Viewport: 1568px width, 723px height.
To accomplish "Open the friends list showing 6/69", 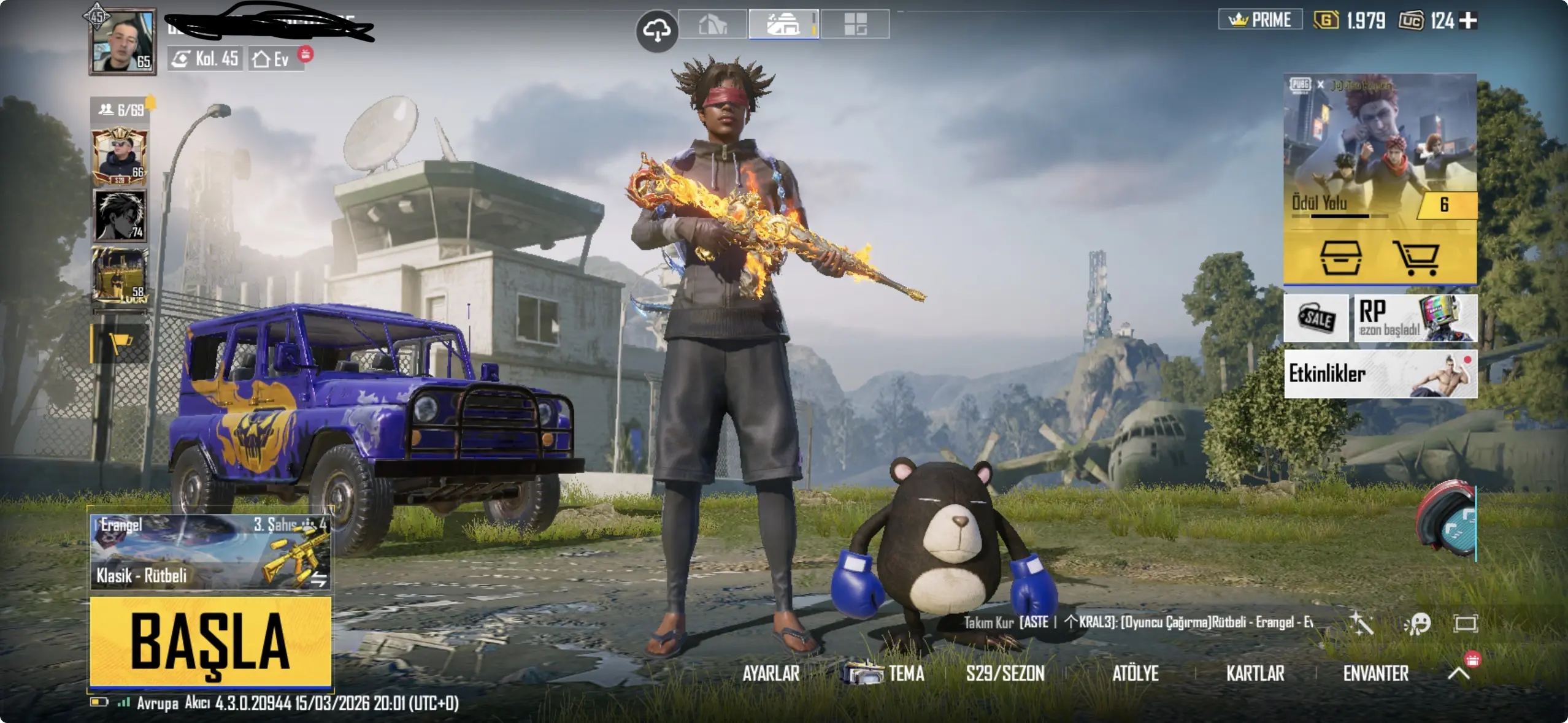I will coord(121,110).
